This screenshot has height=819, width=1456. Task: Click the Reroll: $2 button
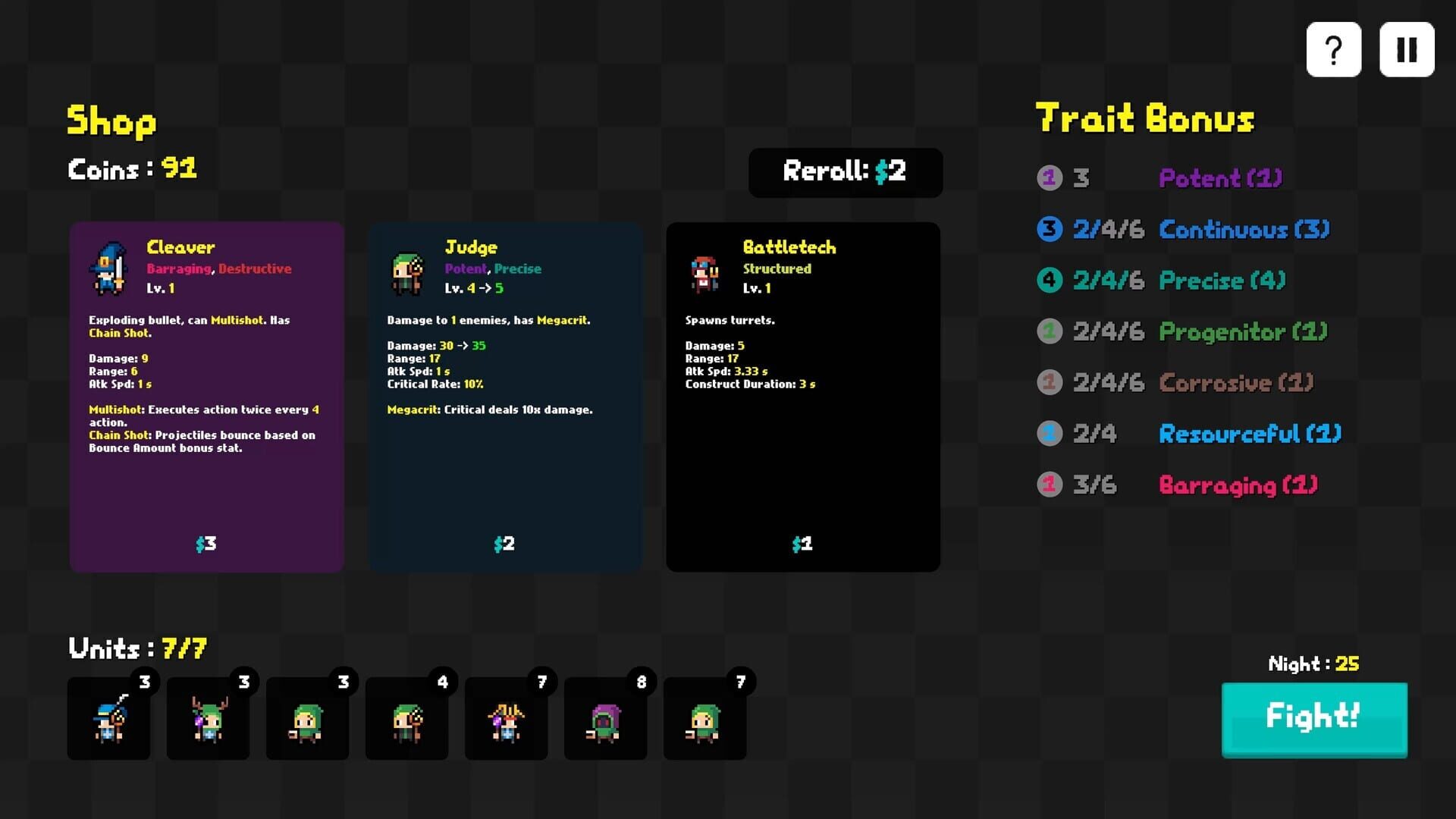[x=845, y=173]
